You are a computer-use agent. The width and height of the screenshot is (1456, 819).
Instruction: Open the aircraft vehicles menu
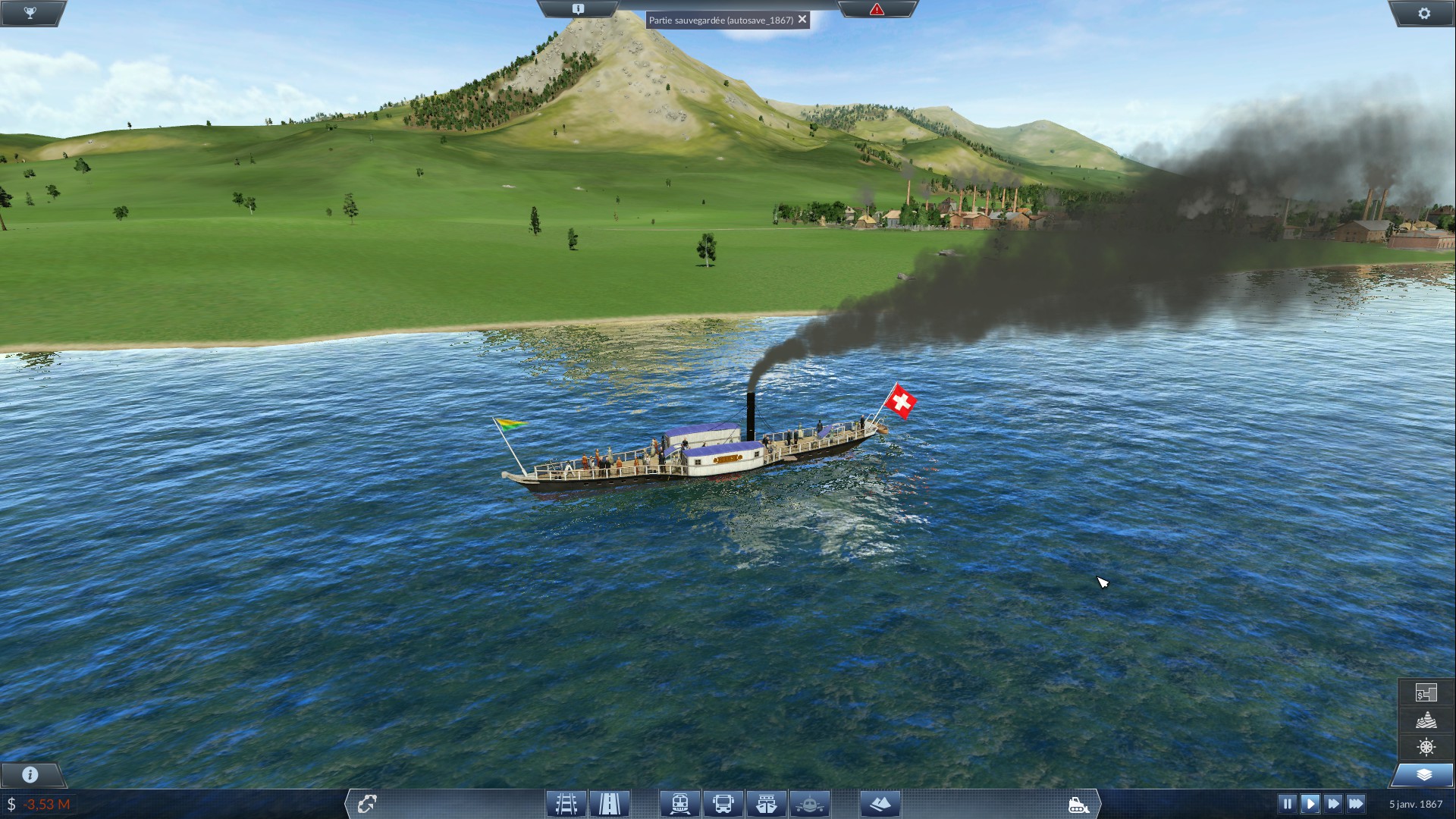pos(810,803)
